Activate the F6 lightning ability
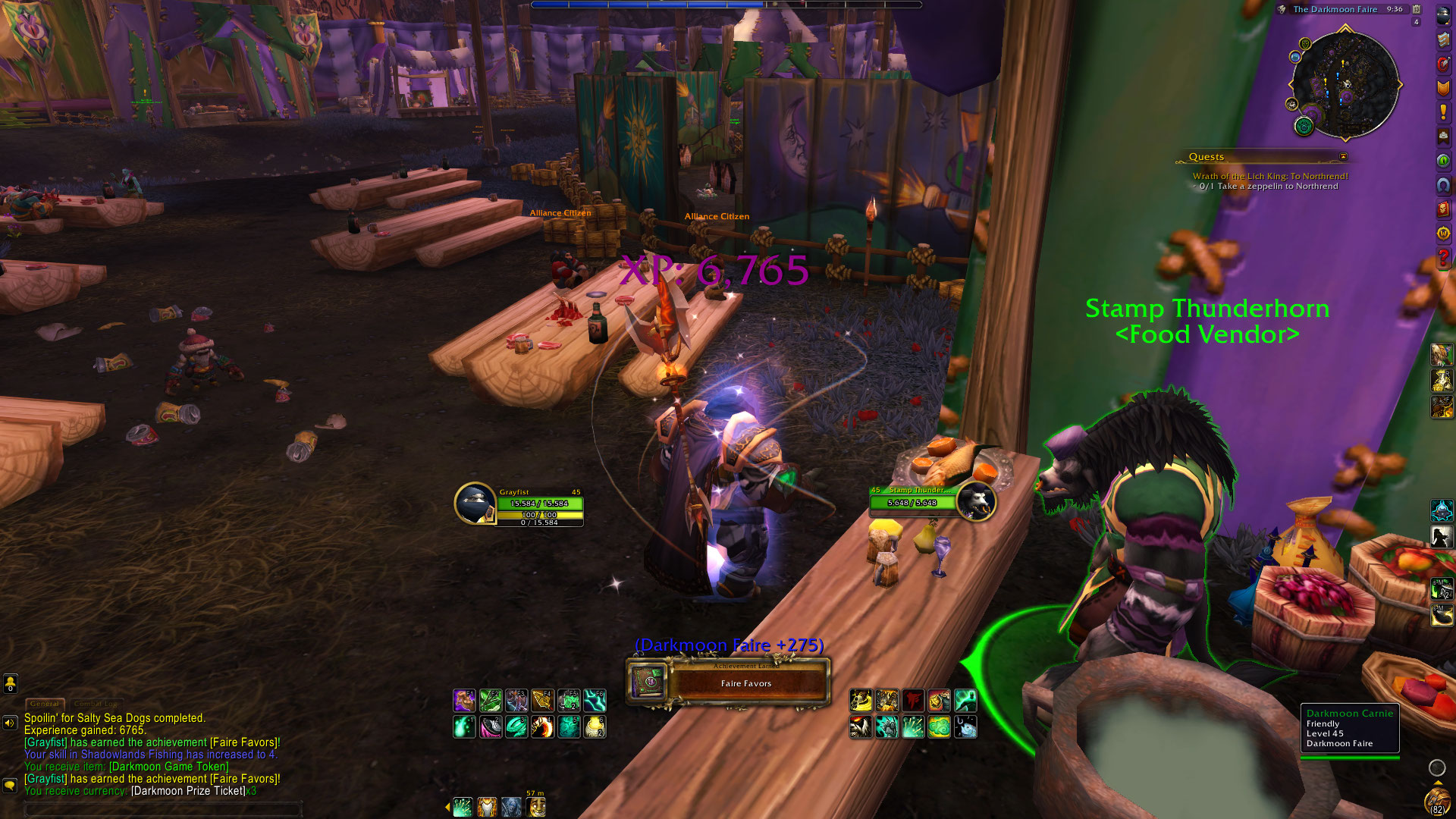 pyautogui.click(x=595, y=700)
